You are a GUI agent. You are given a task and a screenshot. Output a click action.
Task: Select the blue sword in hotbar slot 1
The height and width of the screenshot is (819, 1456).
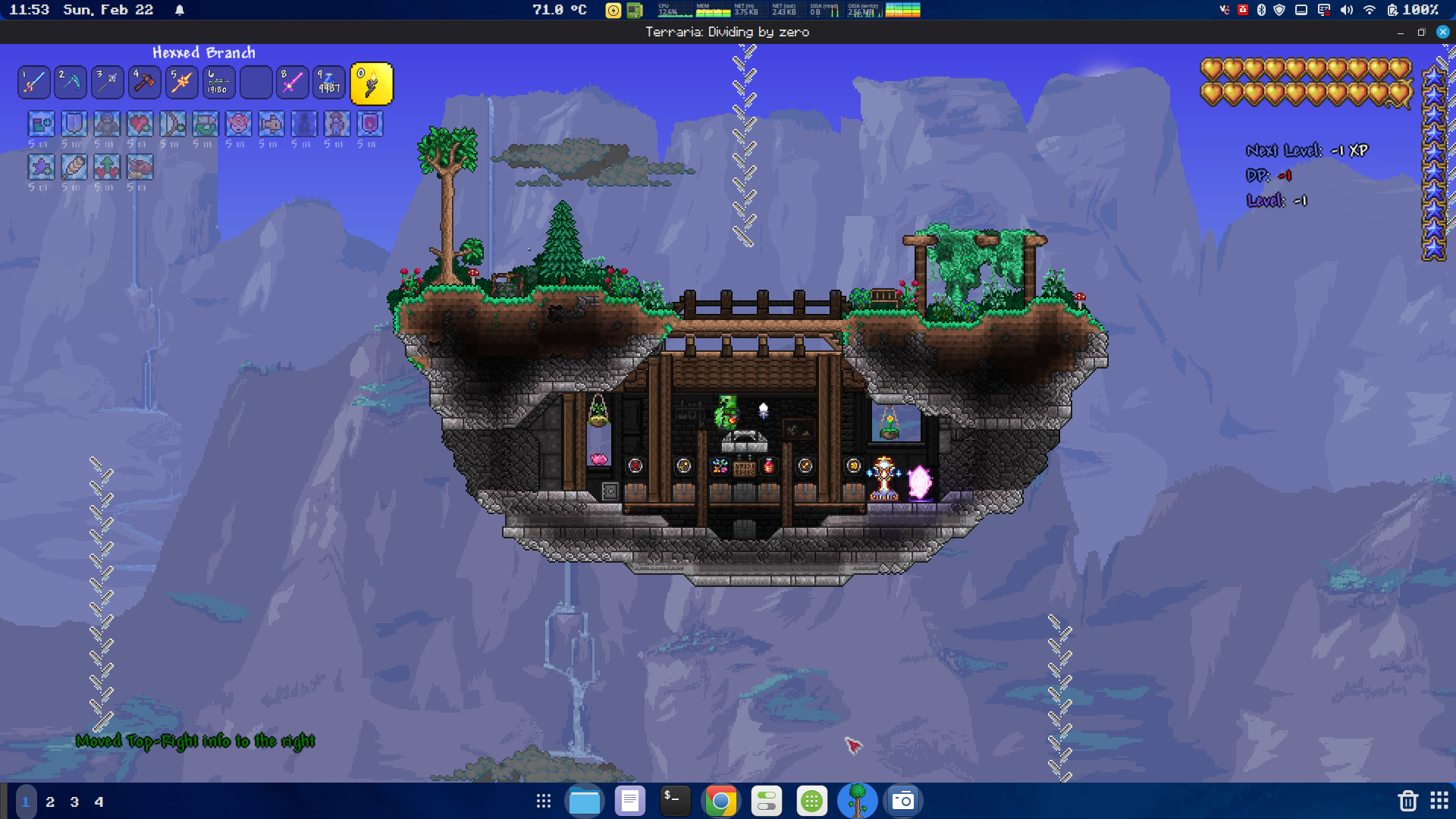(x=34, y=83)
